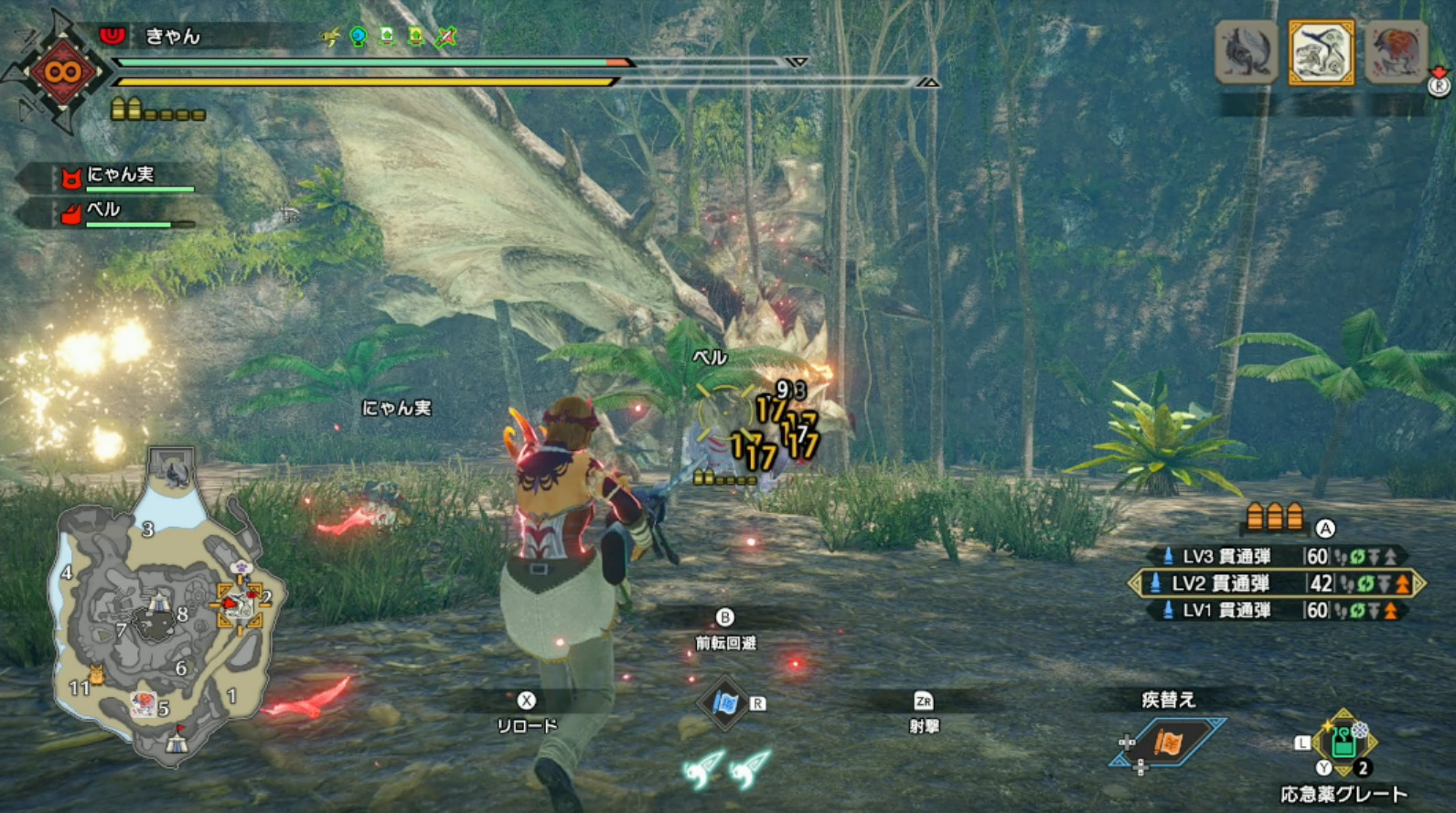Click the blue scroll icon above wirebugs
This screenshot has width=1456, height=813.
(724, 702)
